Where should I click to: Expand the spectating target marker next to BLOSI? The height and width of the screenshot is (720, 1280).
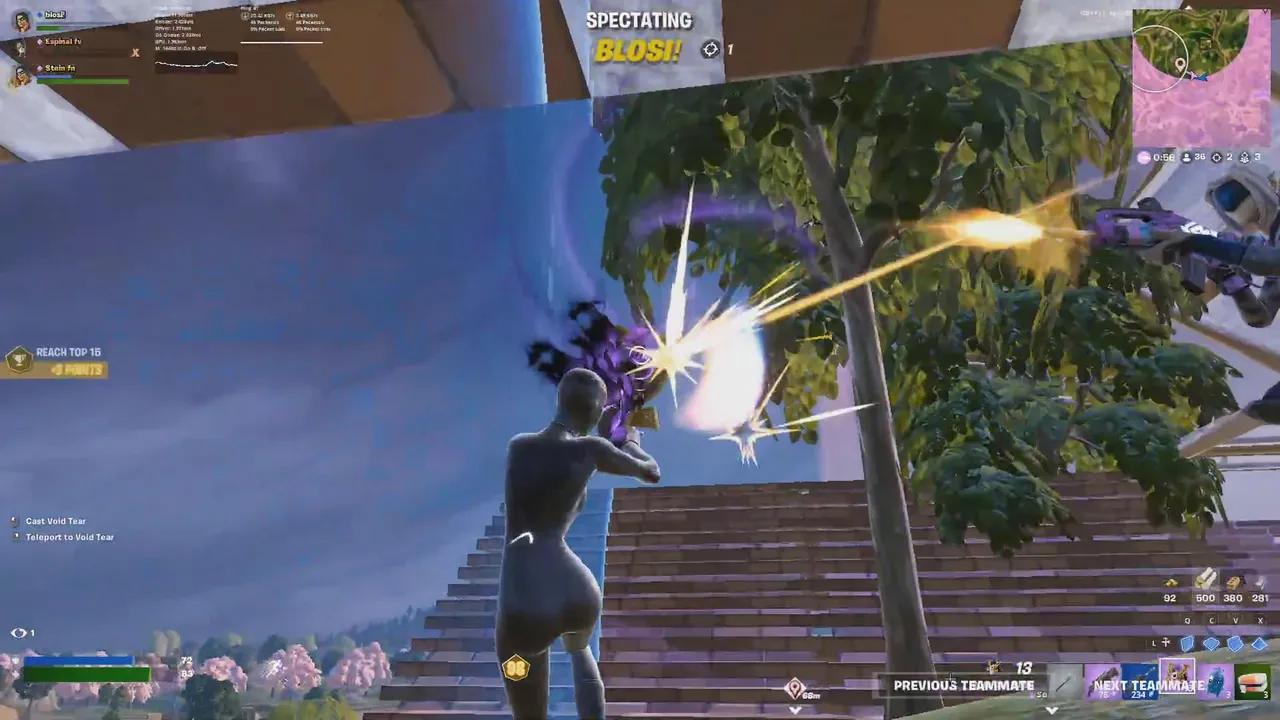(710, 49)
